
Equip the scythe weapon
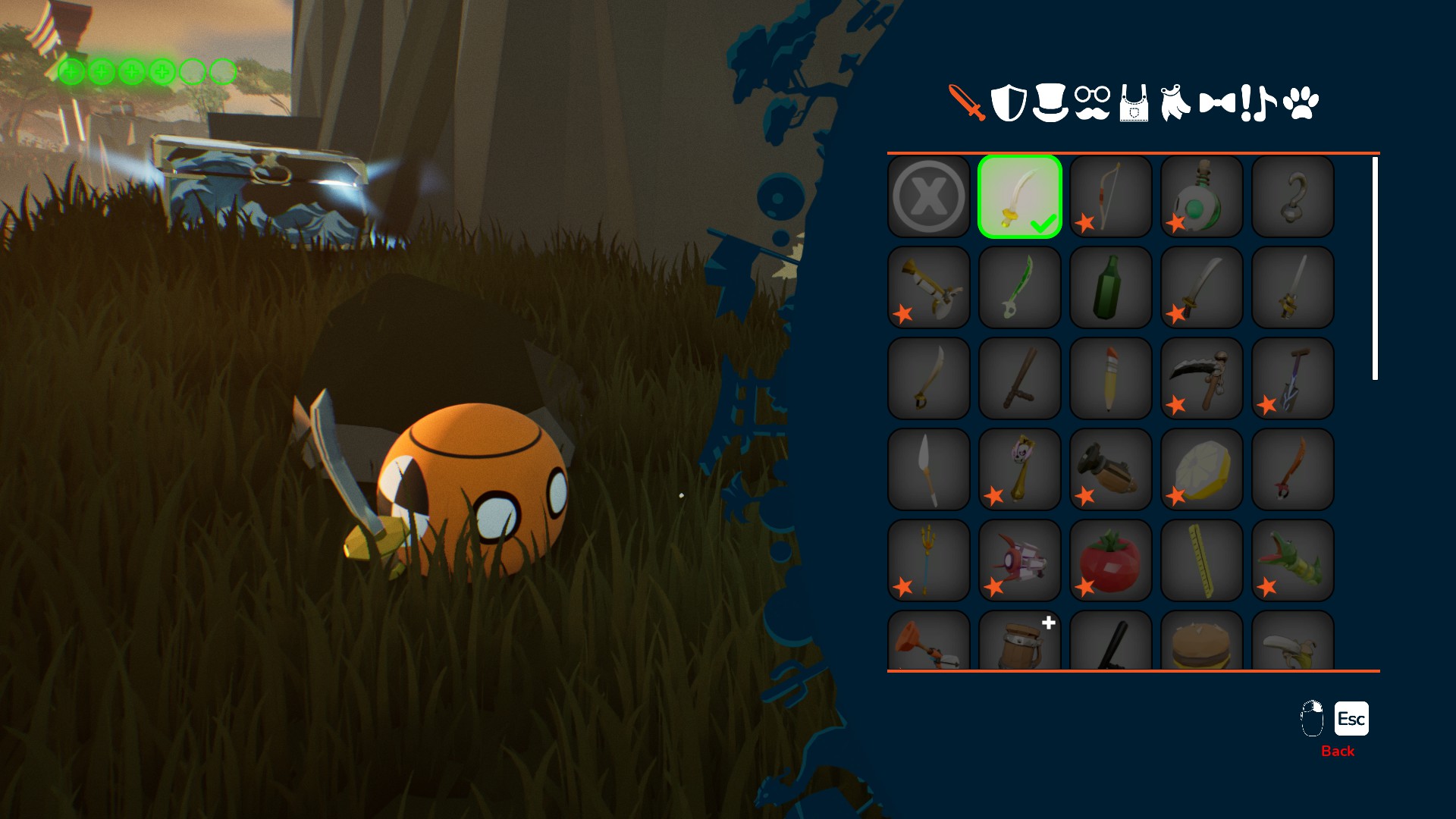click(x=1202, y=378)
